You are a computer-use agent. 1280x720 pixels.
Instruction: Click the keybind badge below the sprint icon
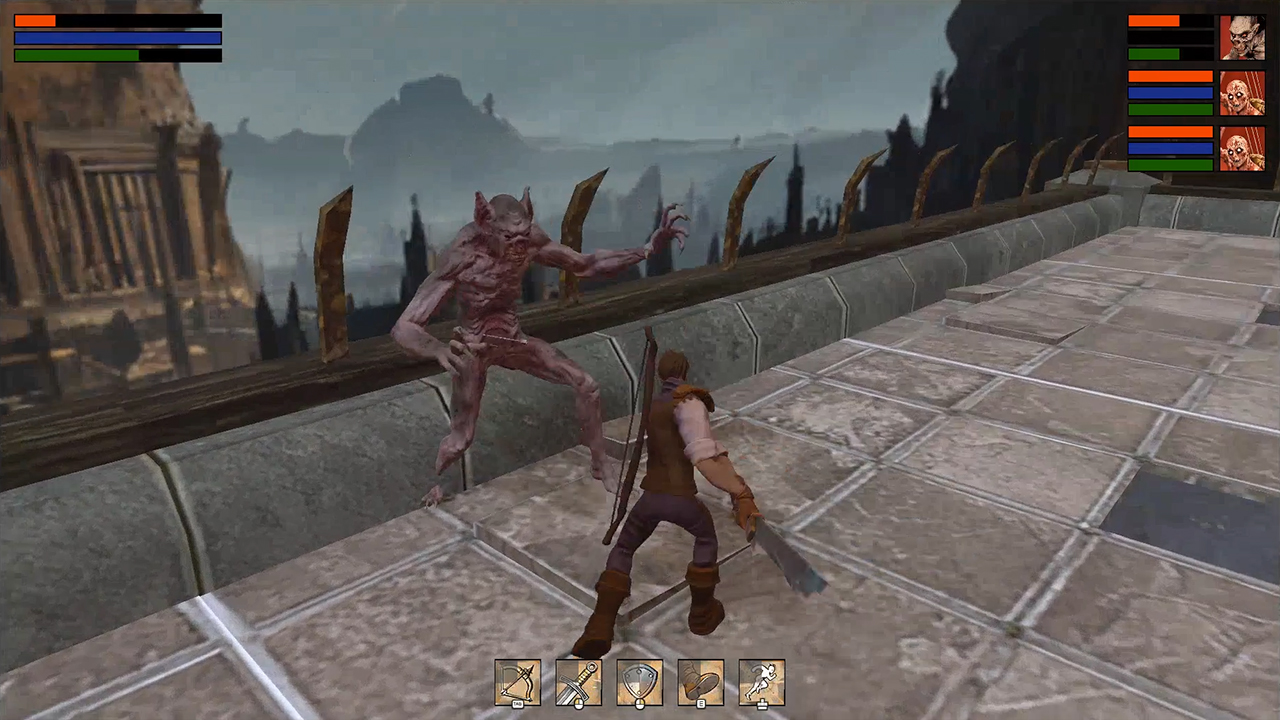pyautogui.click(x=763, y=704)
